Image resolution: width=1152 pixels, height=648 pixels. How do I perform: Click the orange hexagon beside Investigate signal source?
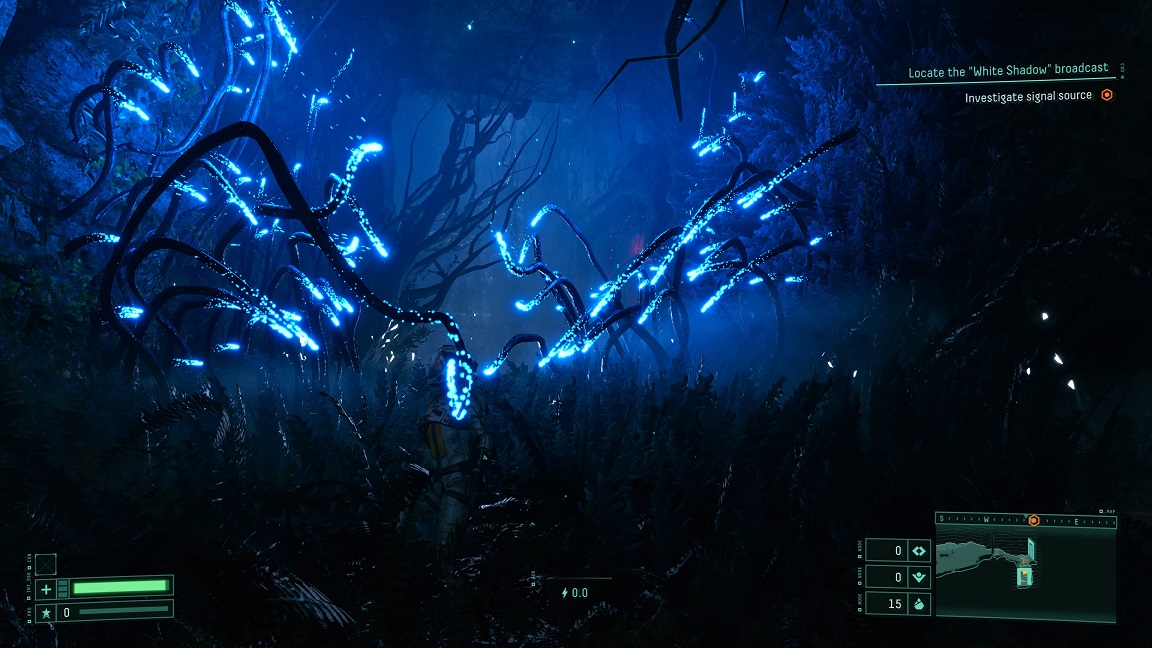click(1107, 96)
